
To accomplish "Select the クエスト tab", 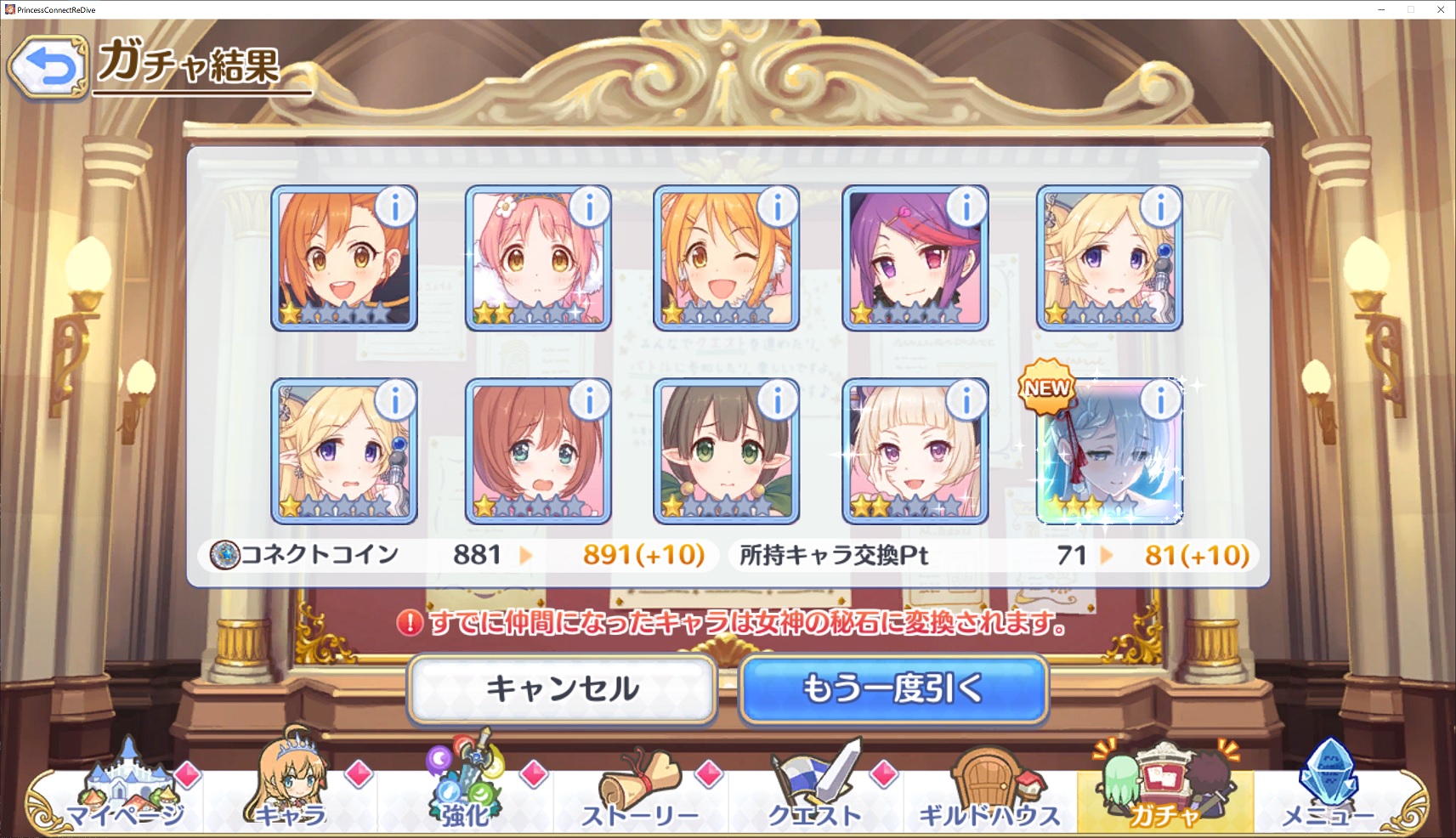I will tap(814, 790).
